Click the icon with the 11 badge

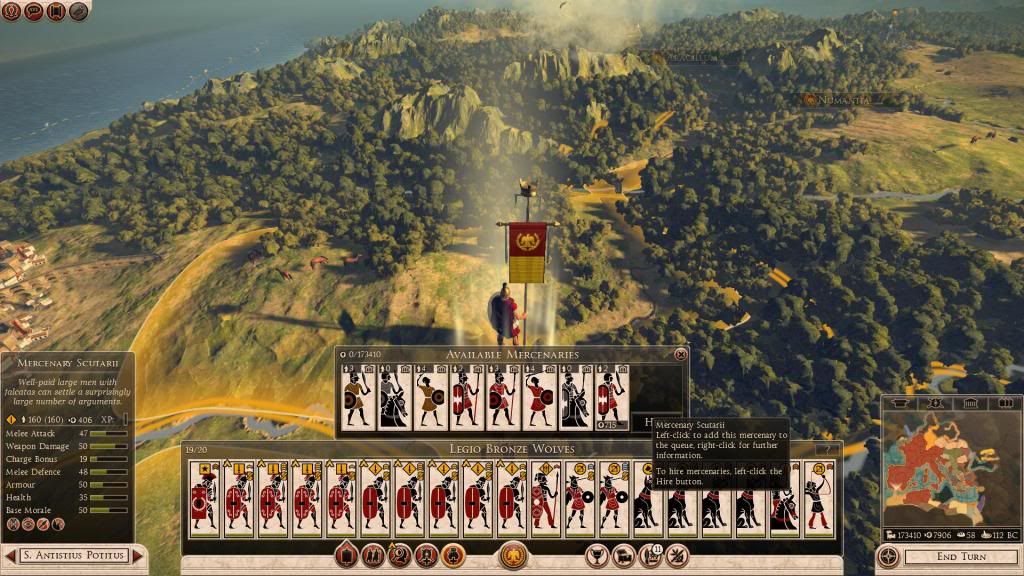click(650, 553)
